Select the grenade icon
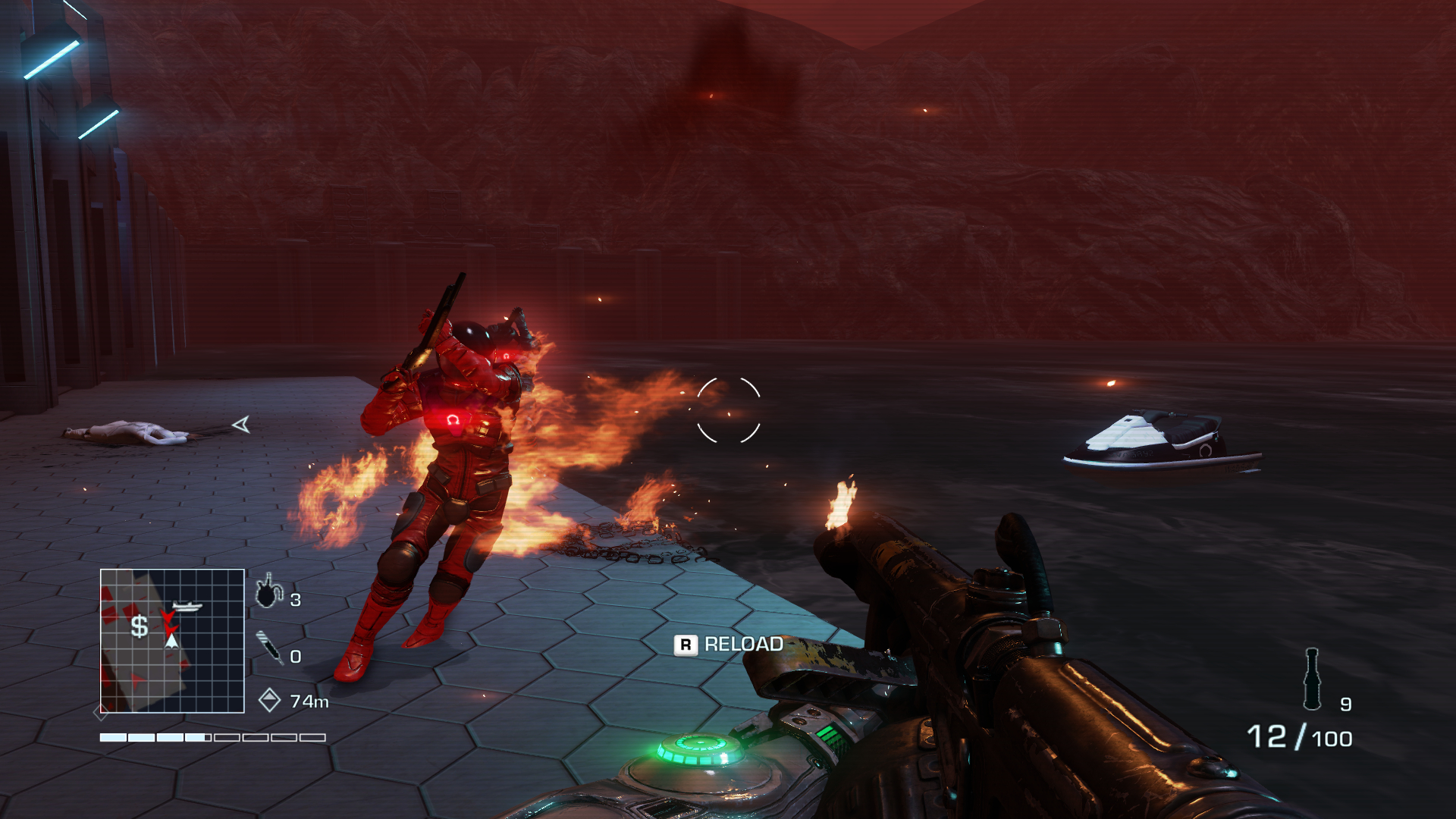Image resolution: width=1456 pixels, height=819 pixels. (x=268, y=591)
